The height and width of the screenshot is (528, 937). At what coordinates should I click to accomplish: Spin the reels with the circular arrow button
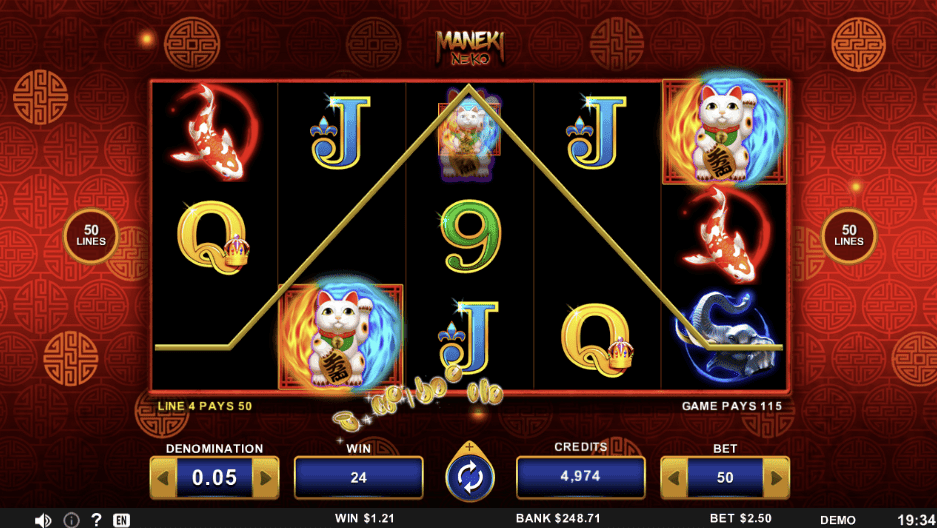(469, 478)
